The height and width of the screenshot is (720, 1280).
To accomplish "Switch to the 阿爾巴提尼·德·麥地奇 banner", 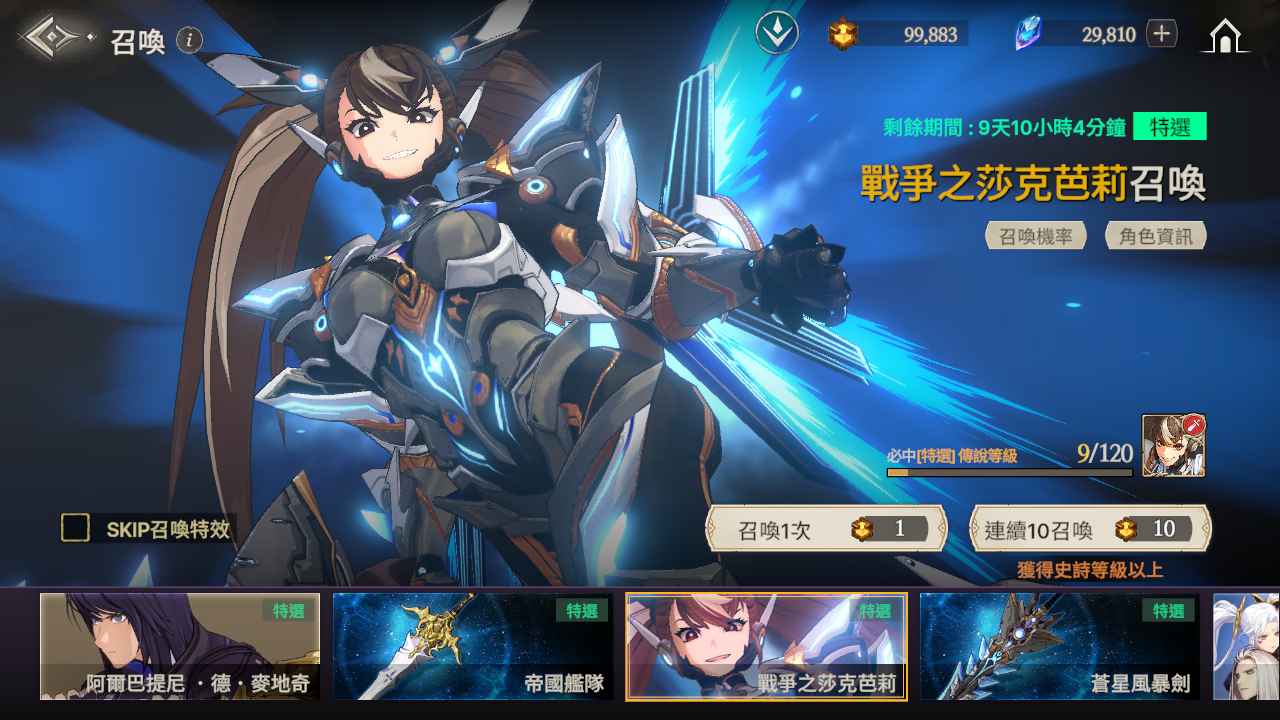I will click(x=180, y=646).
